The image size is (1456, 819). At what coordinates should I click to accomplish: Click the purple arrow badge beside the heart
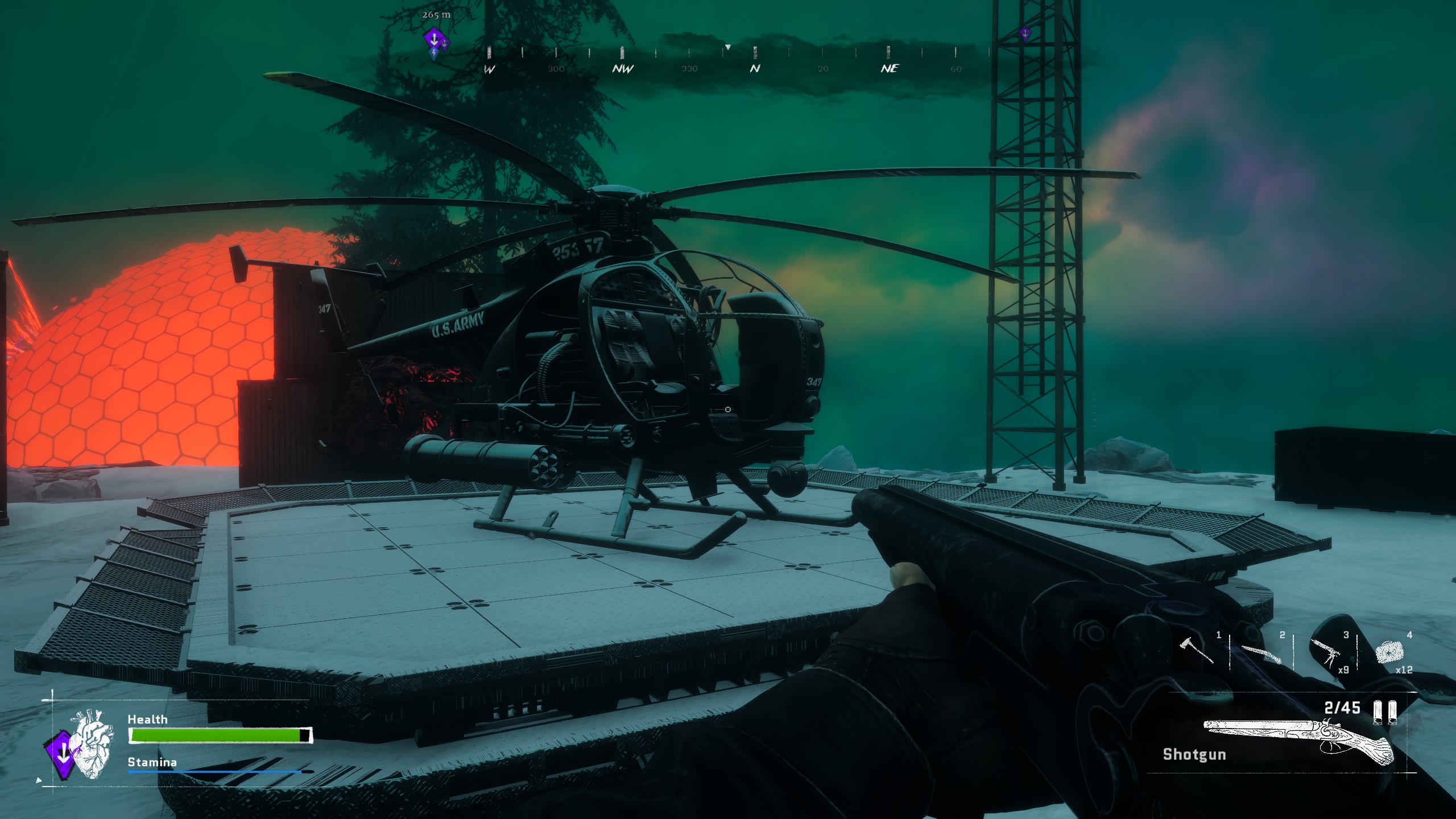click(62, 754)
